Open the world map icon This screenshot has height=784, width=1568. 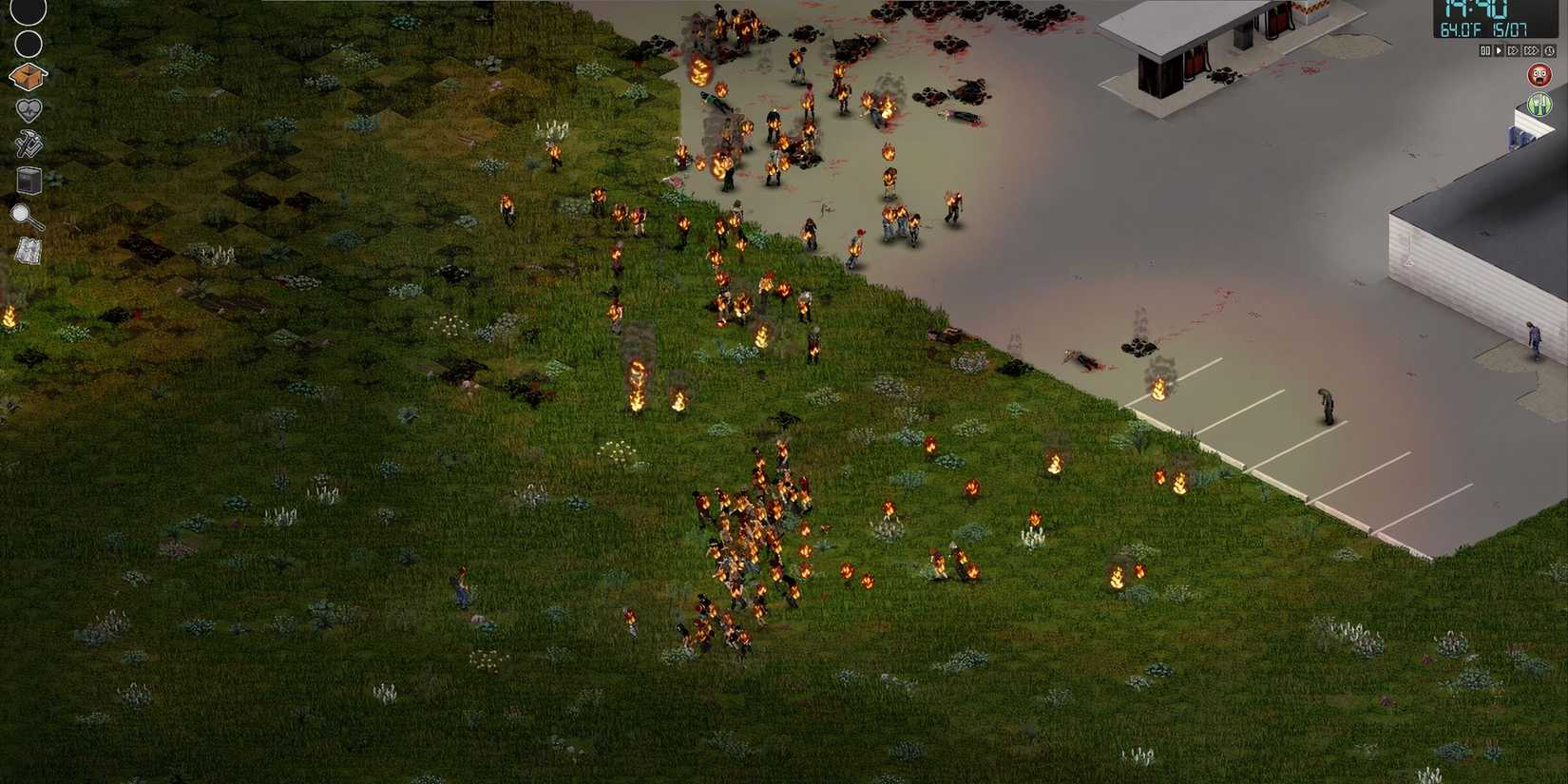tap(29, 249)
